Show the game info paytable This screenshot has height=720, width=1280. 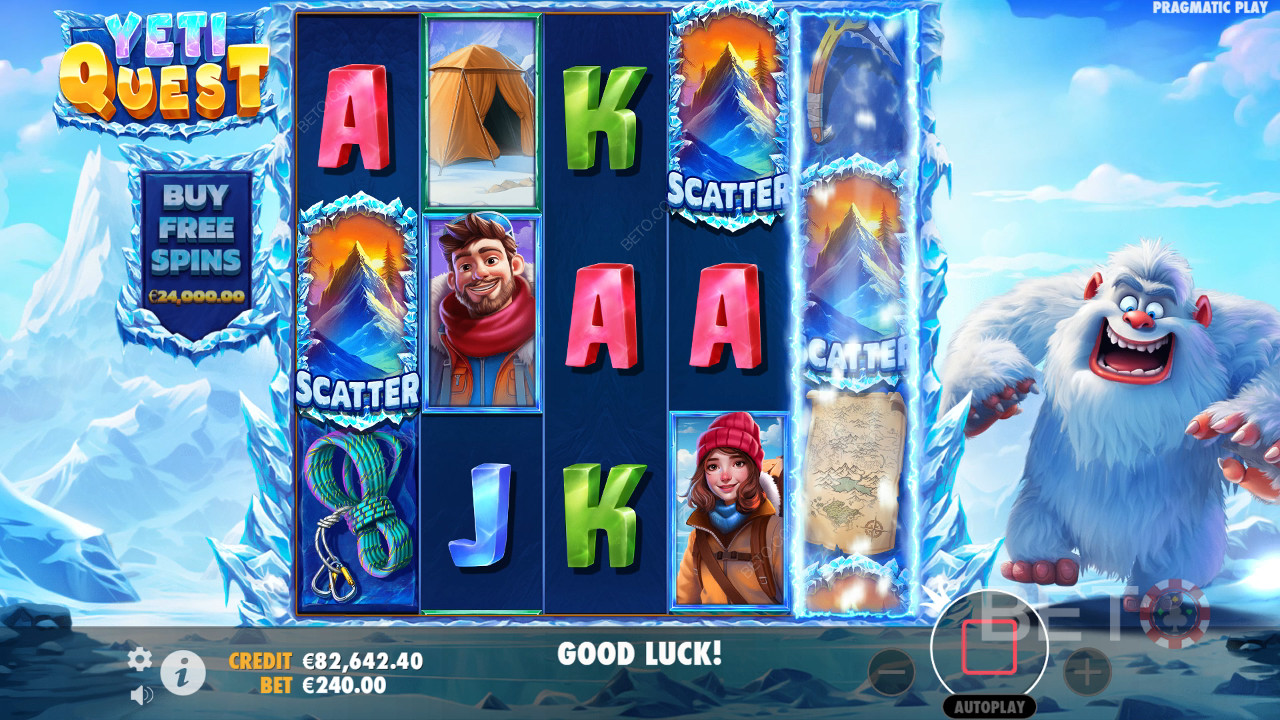pos(183,674)
